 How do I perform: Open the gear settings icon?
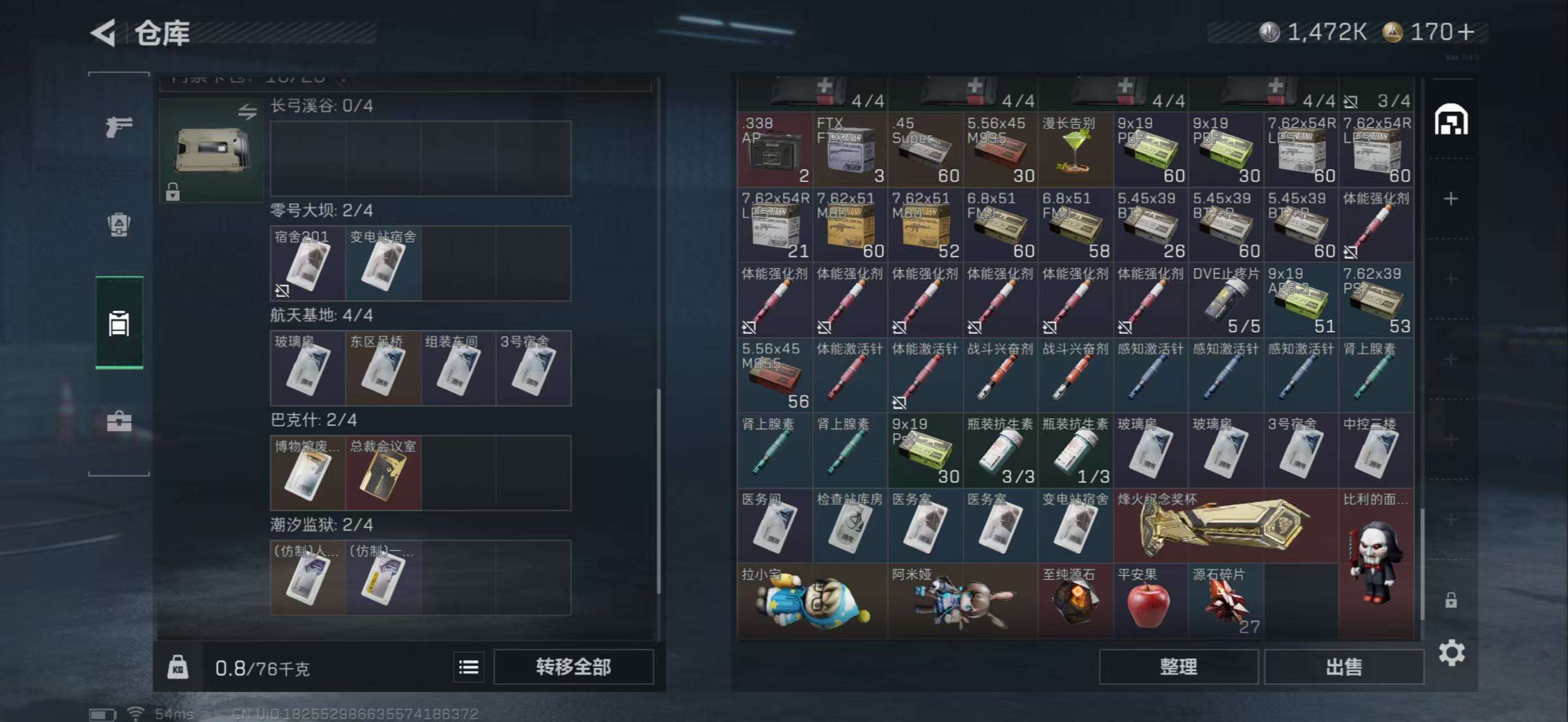pos(1451,653)
